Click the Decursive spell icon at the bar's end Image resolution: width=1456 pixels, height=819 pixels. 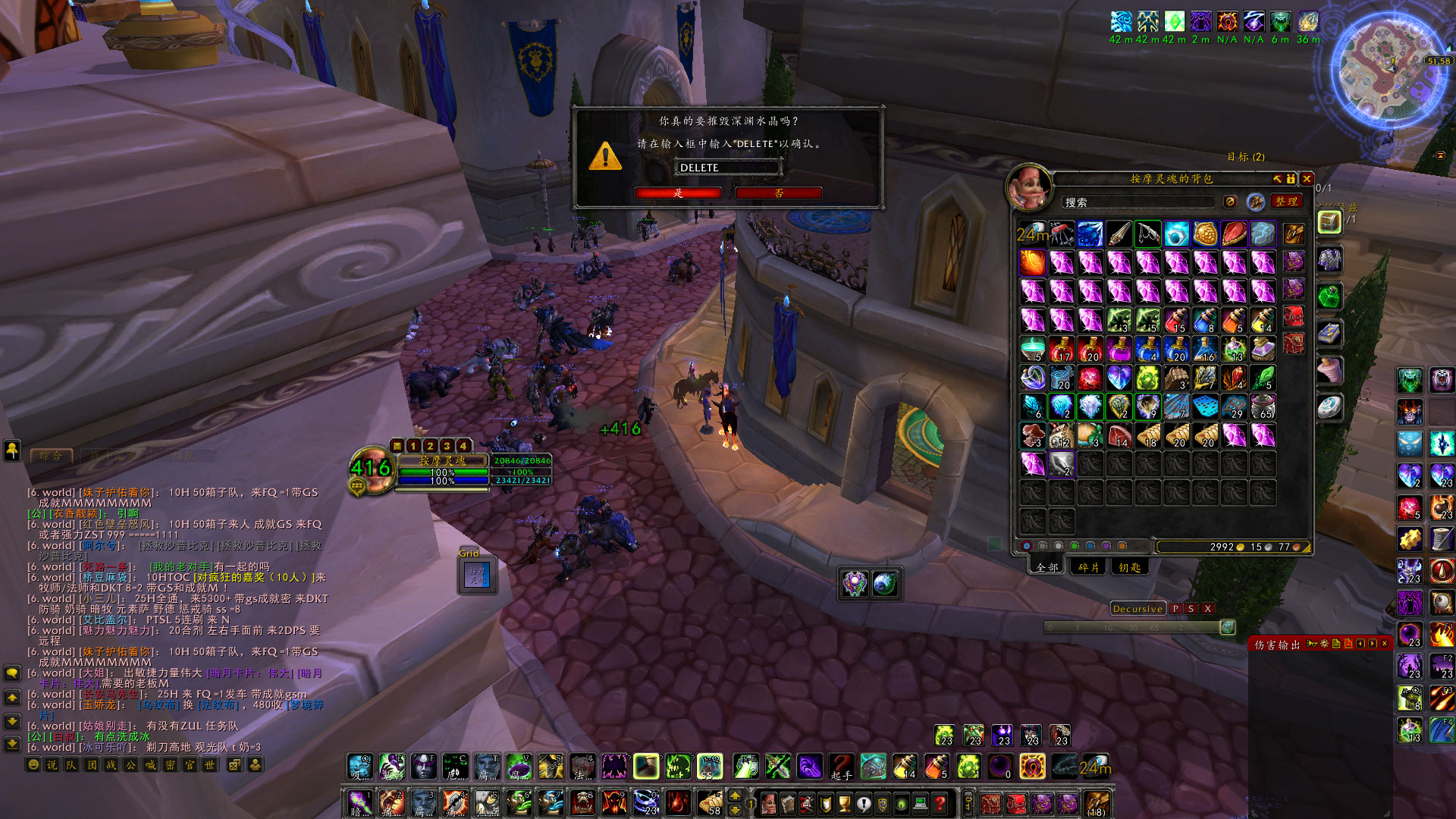(x=1227, y=629)
